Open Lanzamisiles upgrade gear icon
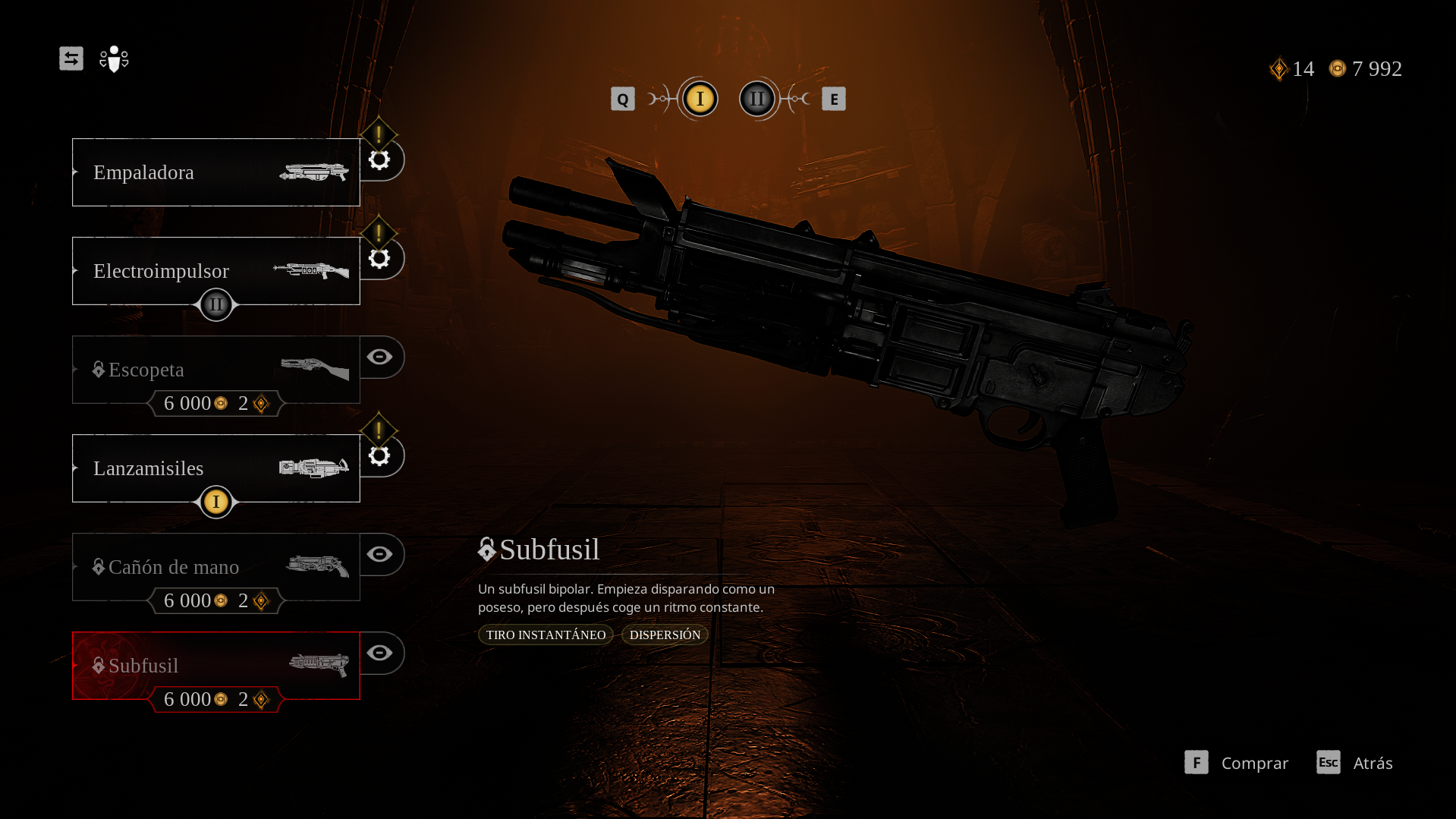Image resolution: width=1456 pixels, height=819 pixels. 379,456
